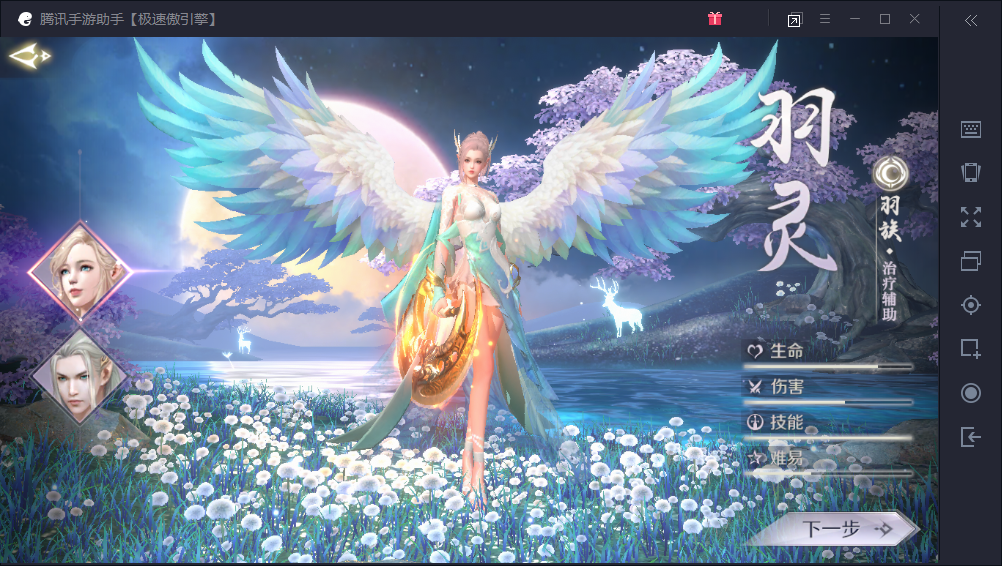This screenshot has height=566, width=1002.
Task: Open the multi-window sidebar icon
Action: pyautogui.click(x=970, y=261)
